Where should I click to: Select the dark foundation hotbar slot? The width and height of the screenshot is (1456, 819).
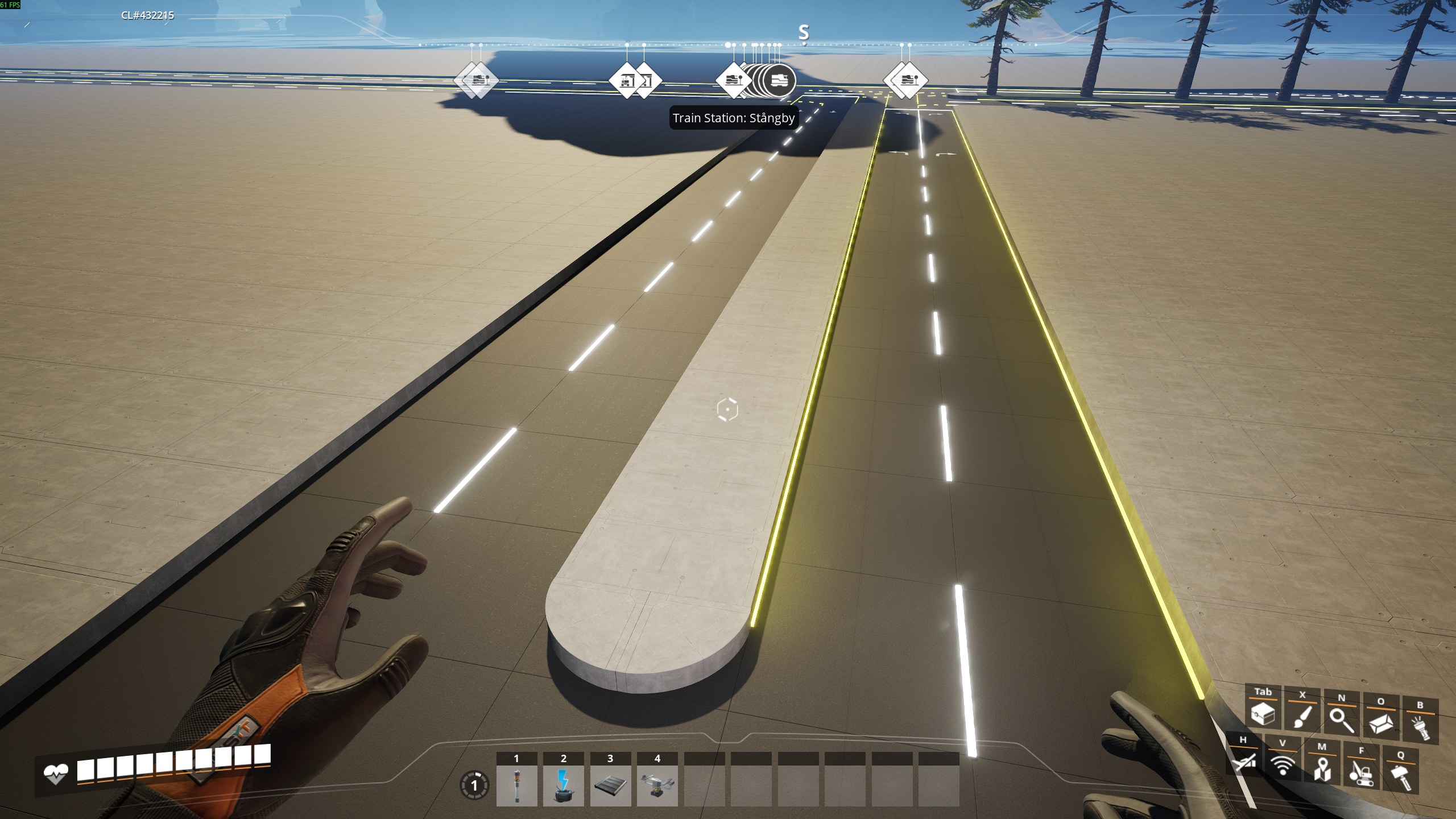(610, 785)
